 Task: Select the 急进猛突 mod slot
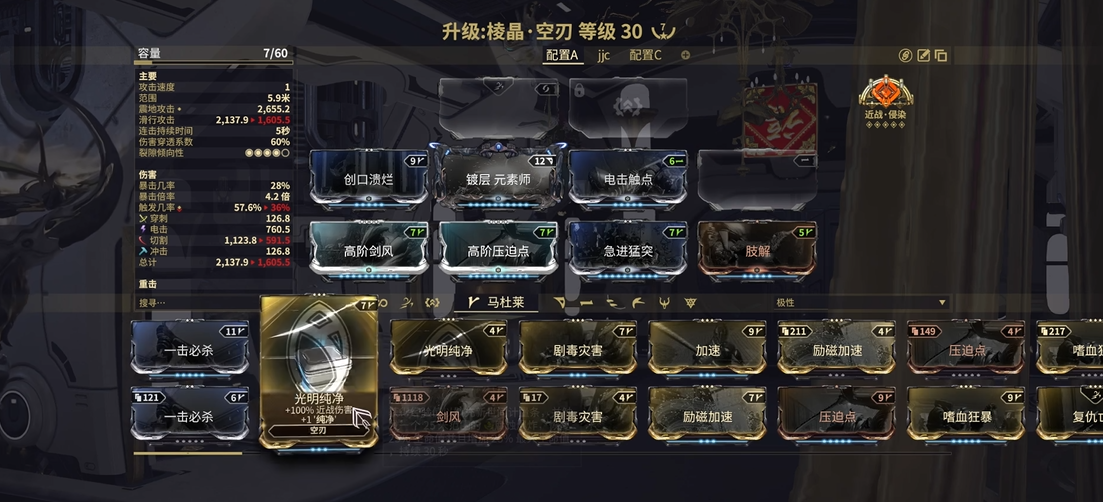click(x=628, y=250)
